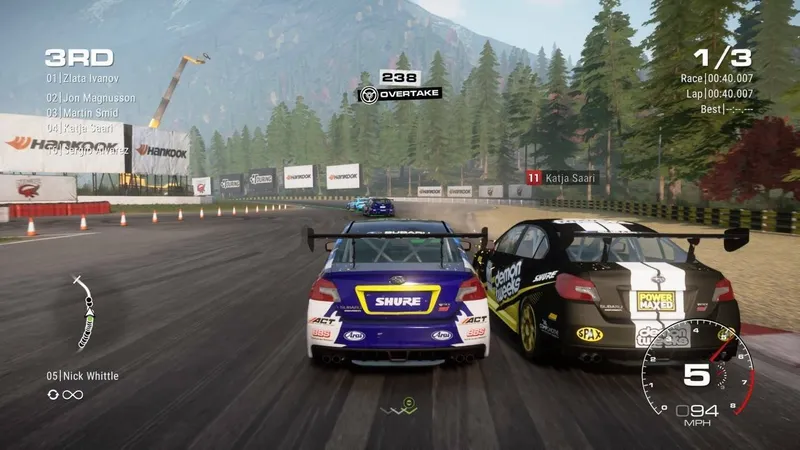Select Zlata Ivanov in the standings list
The width and height of the screenshot is (800, 450).
pos(88,77)
